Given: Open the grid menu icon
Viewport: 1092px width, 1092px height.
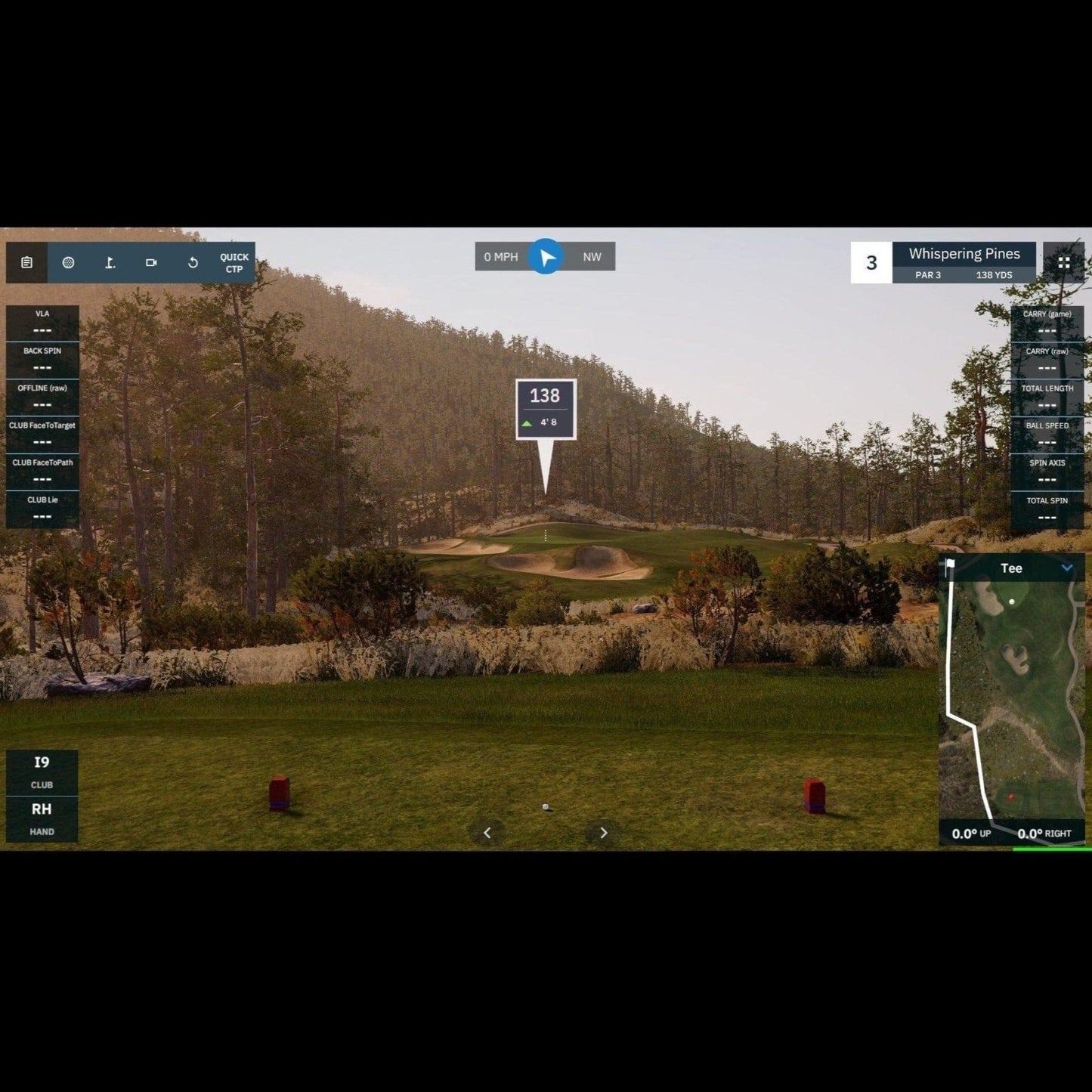Looking at the screenshot, I should coord(1063,262).
